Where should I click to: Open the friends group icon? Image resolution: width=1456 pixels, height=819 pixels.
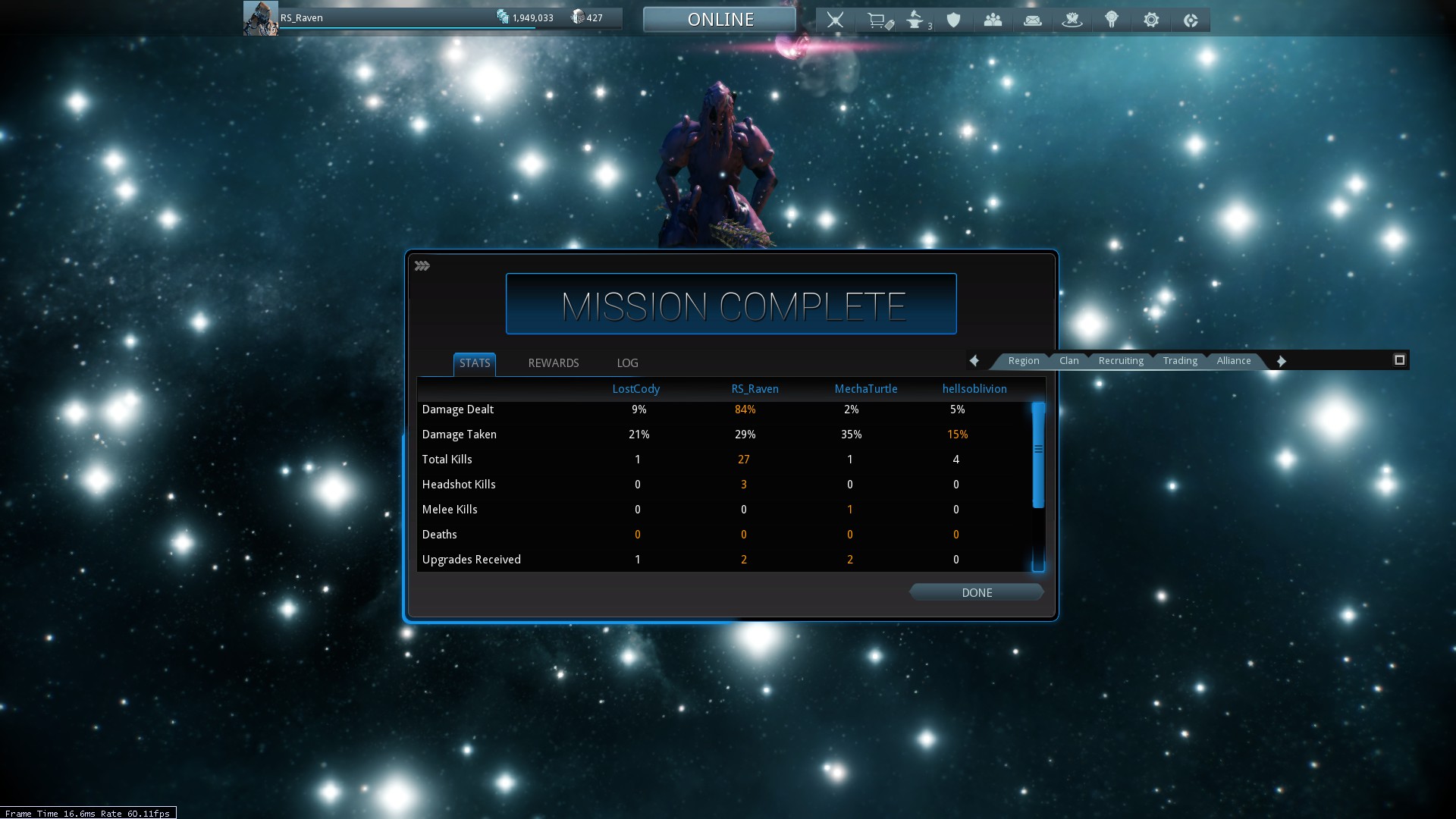pyautogui.click(x=993, y=20)
